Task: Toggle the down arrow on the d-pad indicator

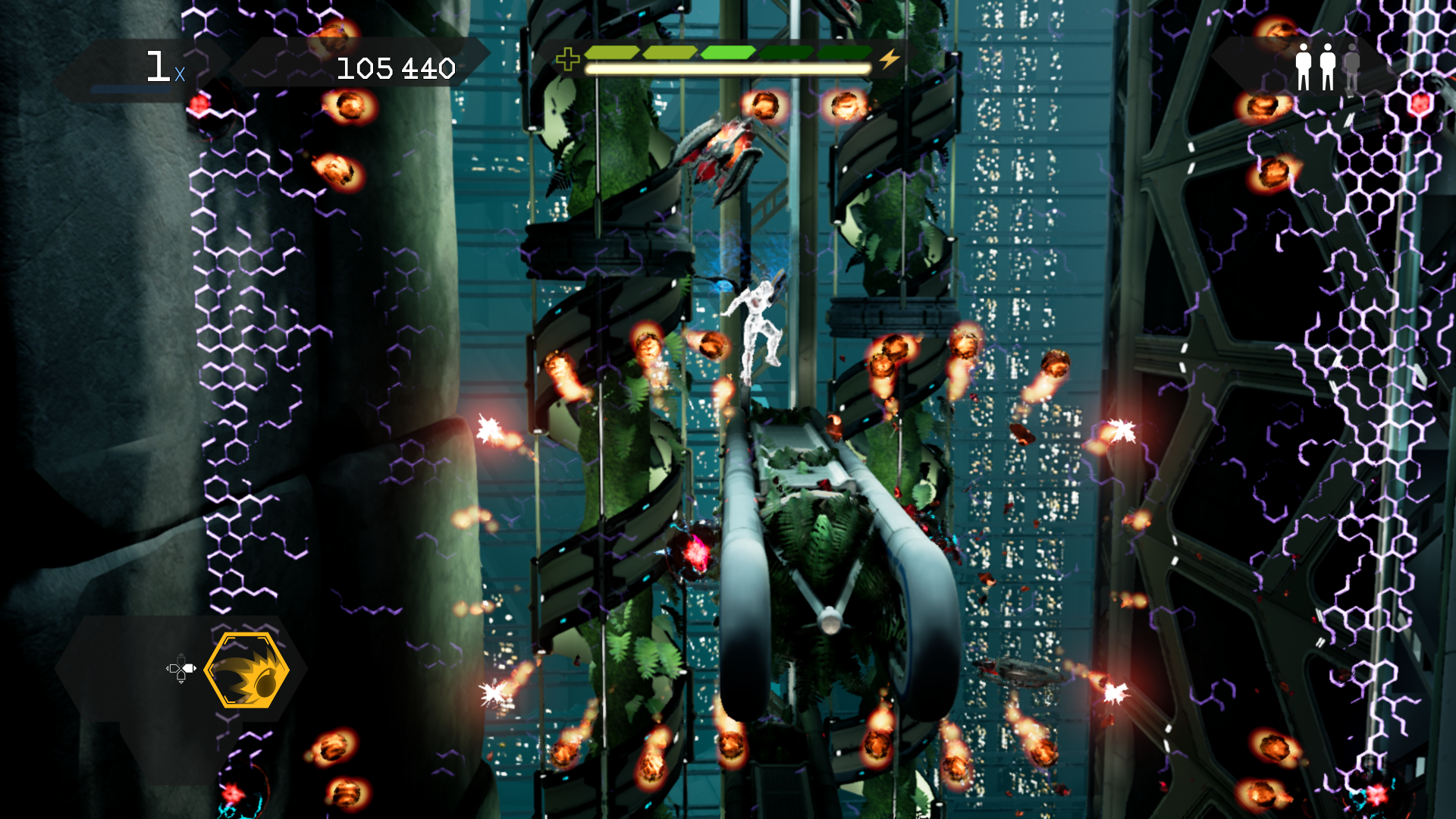Action: pyautogui.click(x=181, y=679)
